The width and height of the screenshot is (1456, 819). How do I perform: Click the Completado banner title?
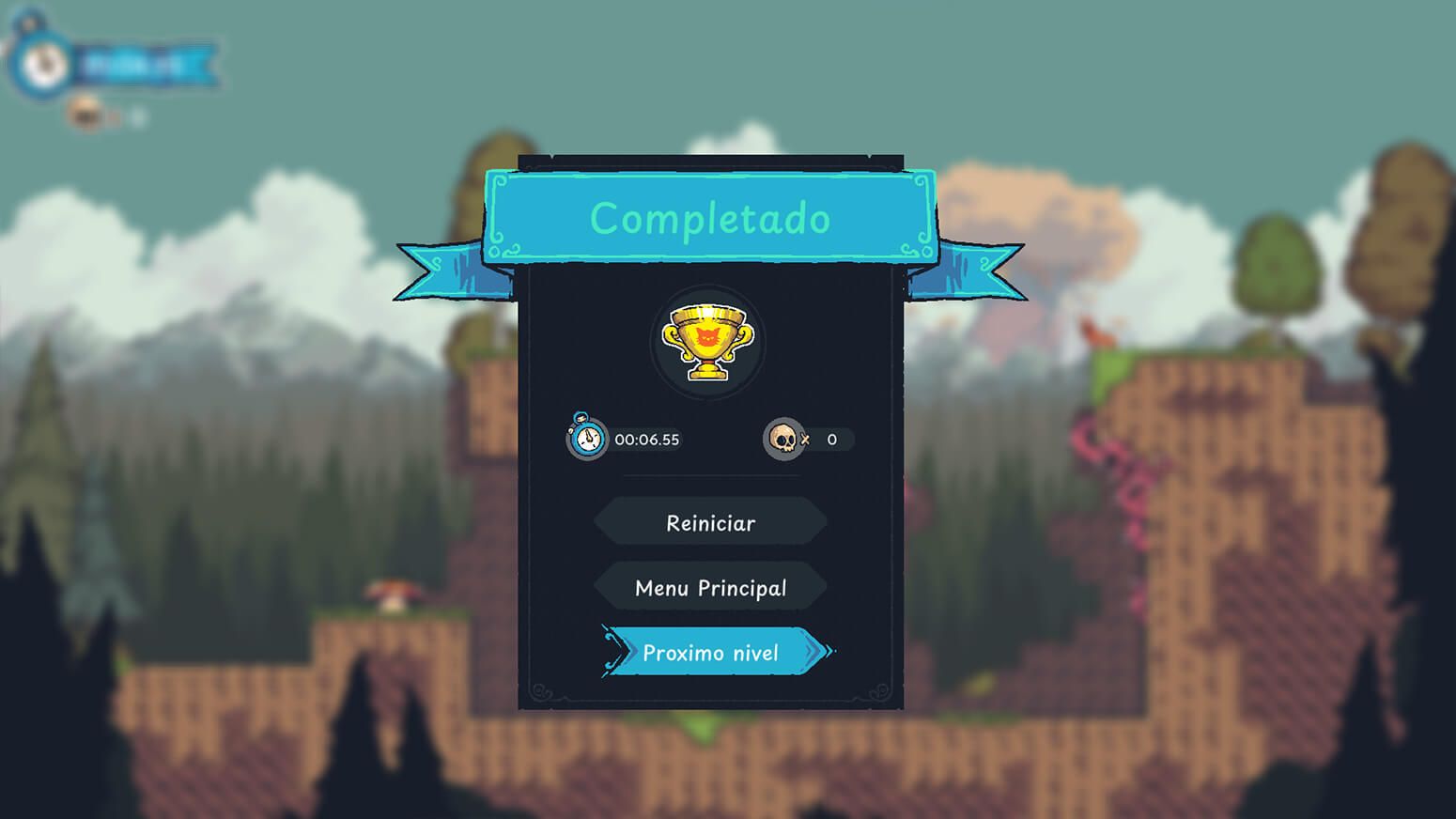pos(709,219)
